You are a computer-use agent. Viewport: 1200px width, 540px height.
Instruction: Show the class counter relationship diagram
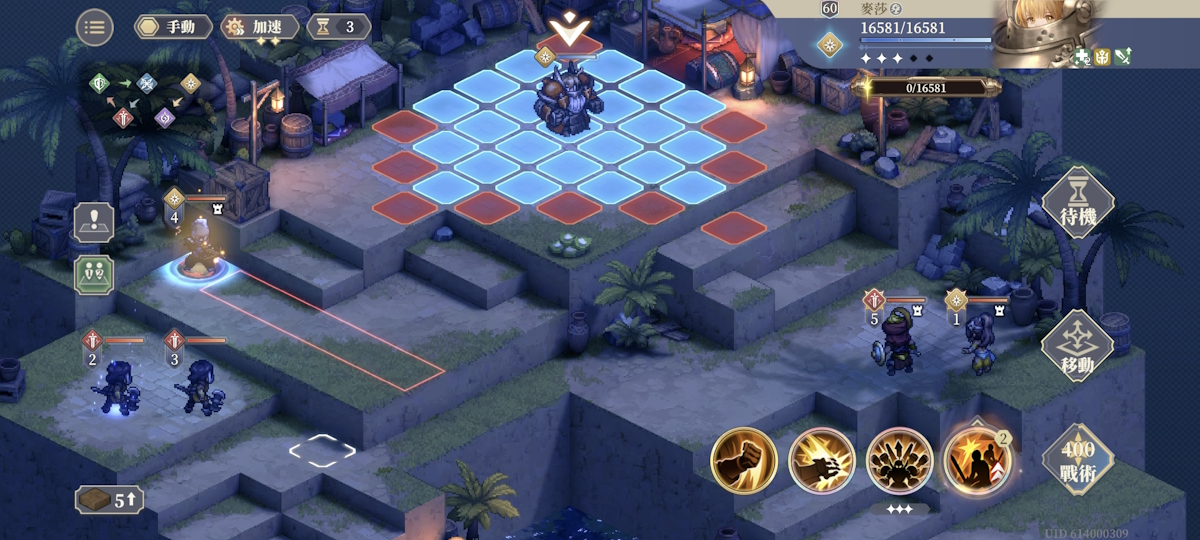click(x=145, y=101)
